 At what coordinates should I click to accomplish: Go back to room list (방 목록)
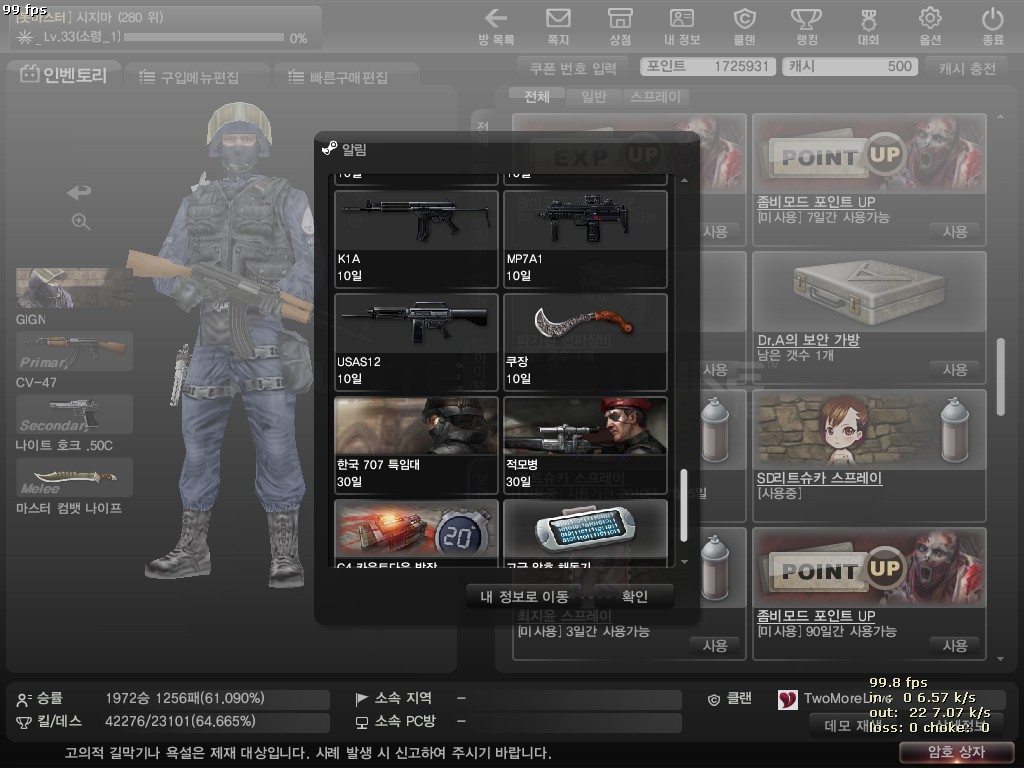click(x=496, y=26)
